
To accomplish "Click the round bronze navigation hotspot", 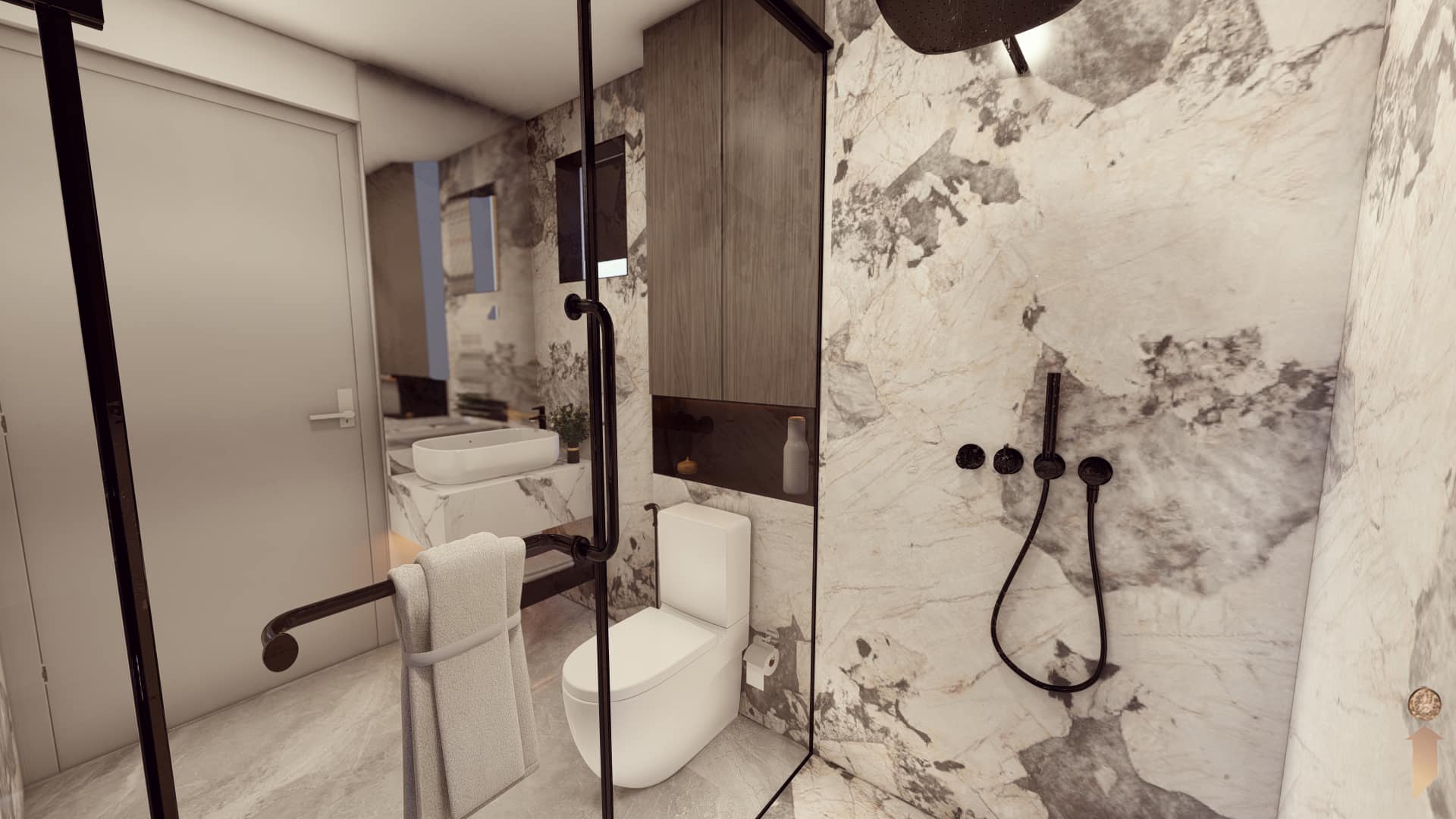I will coord(1420,702).
